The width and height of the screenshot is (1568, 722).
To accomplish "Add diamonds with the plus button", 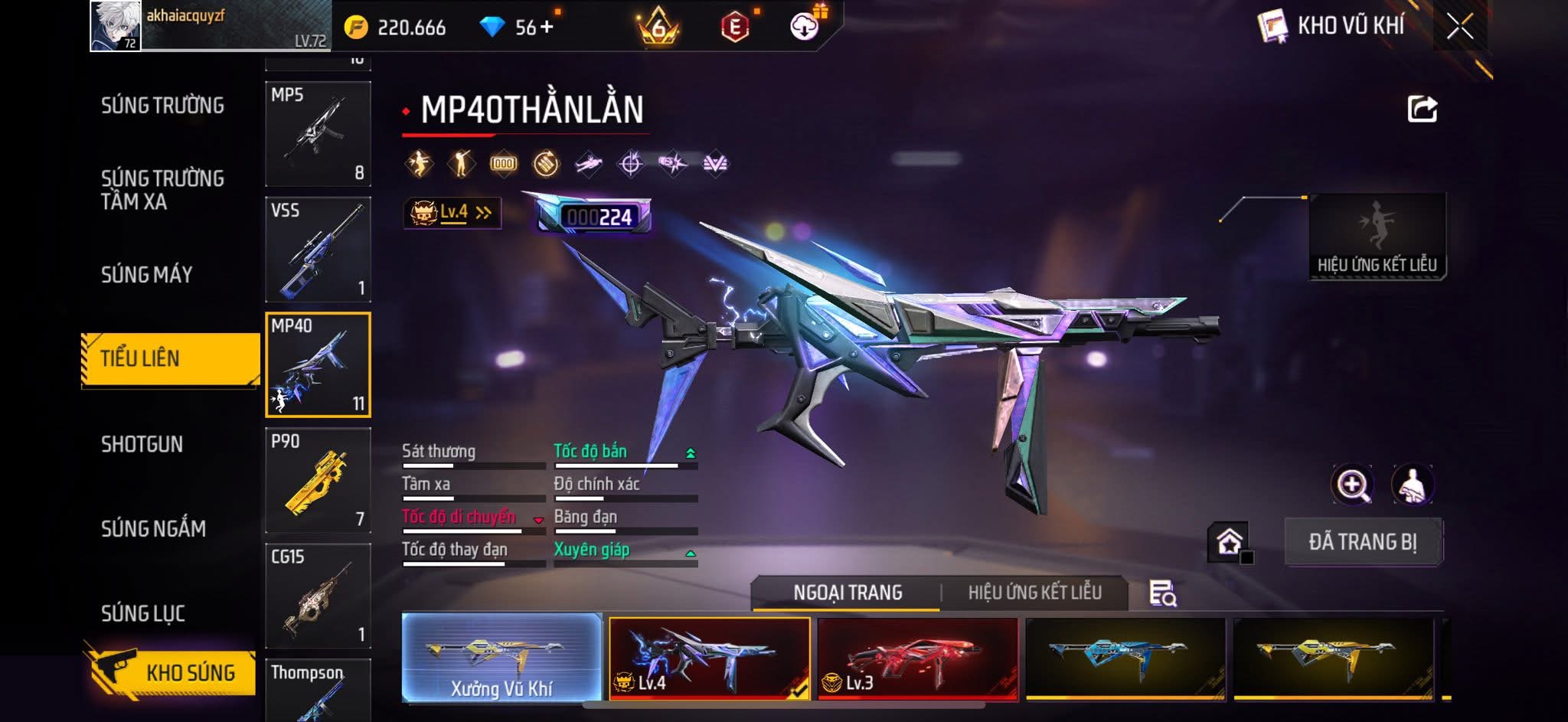I will coord(547,28).
